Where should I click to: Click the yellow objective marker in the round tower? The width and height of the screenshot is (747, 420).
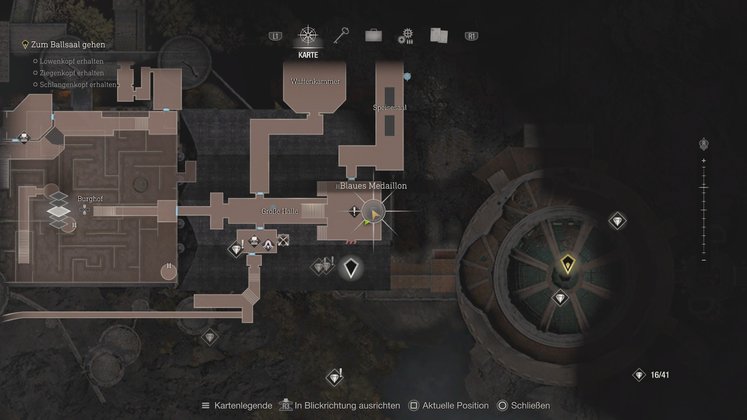(x=568, y=265)
